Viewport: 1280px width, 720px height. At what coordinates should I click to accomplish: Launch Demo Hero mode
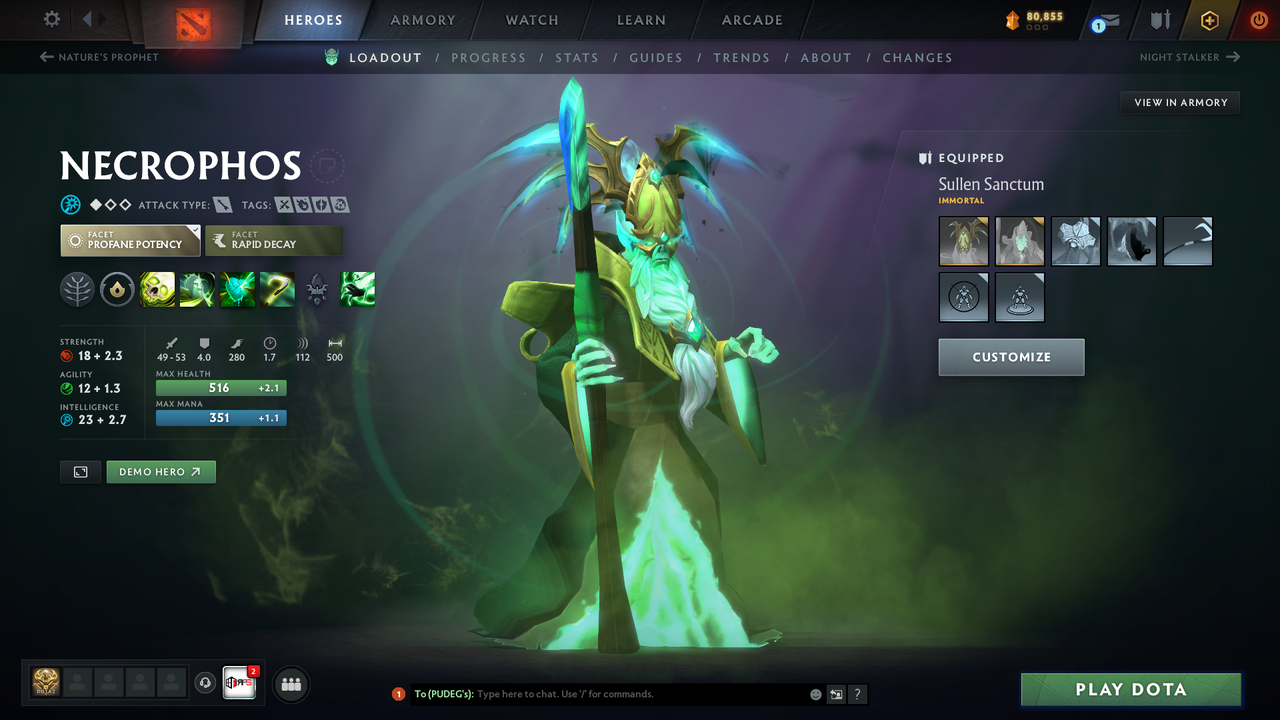pos(161,472)
